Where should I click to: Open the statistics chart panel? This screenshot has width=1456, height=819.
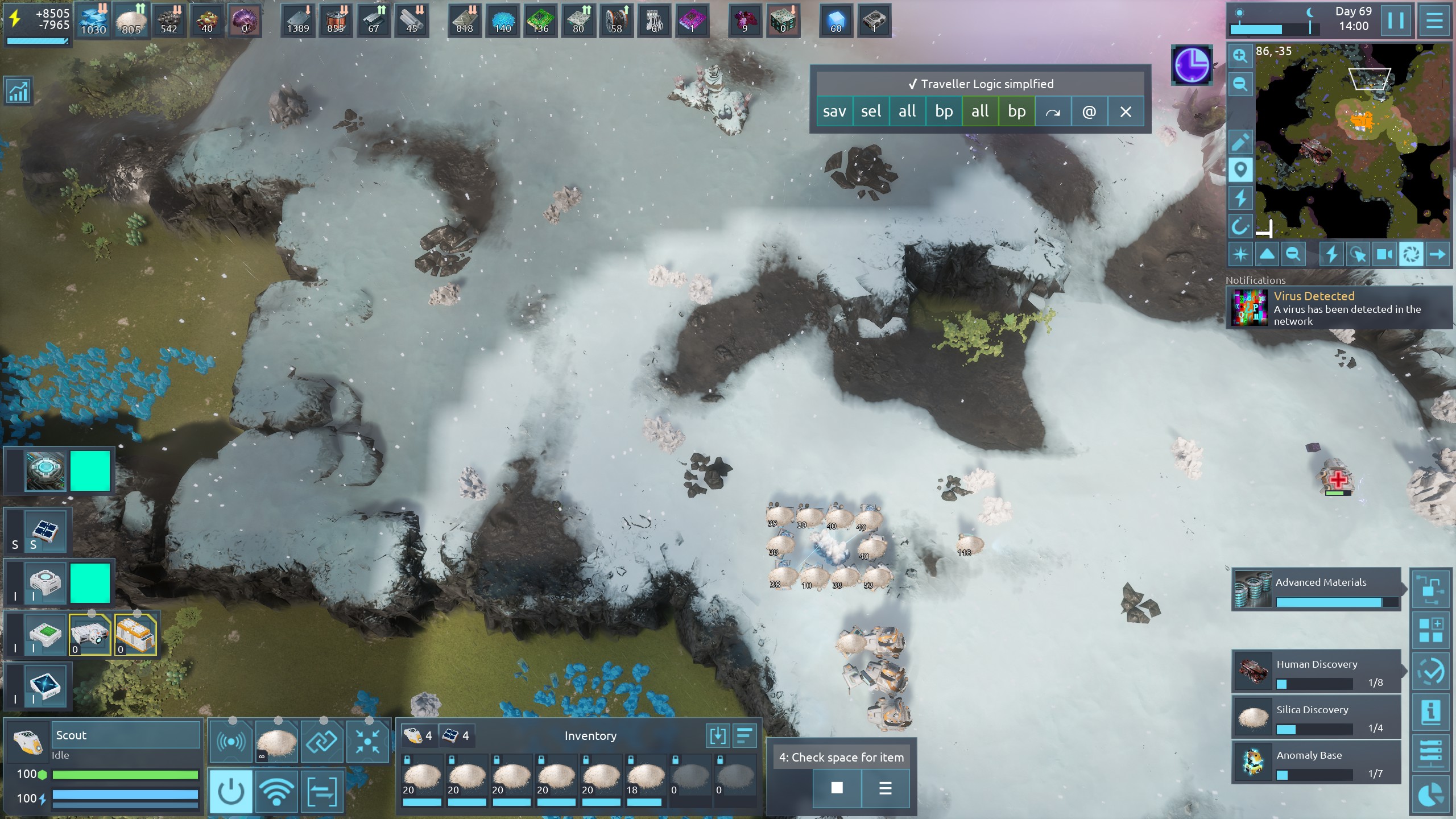18,91
